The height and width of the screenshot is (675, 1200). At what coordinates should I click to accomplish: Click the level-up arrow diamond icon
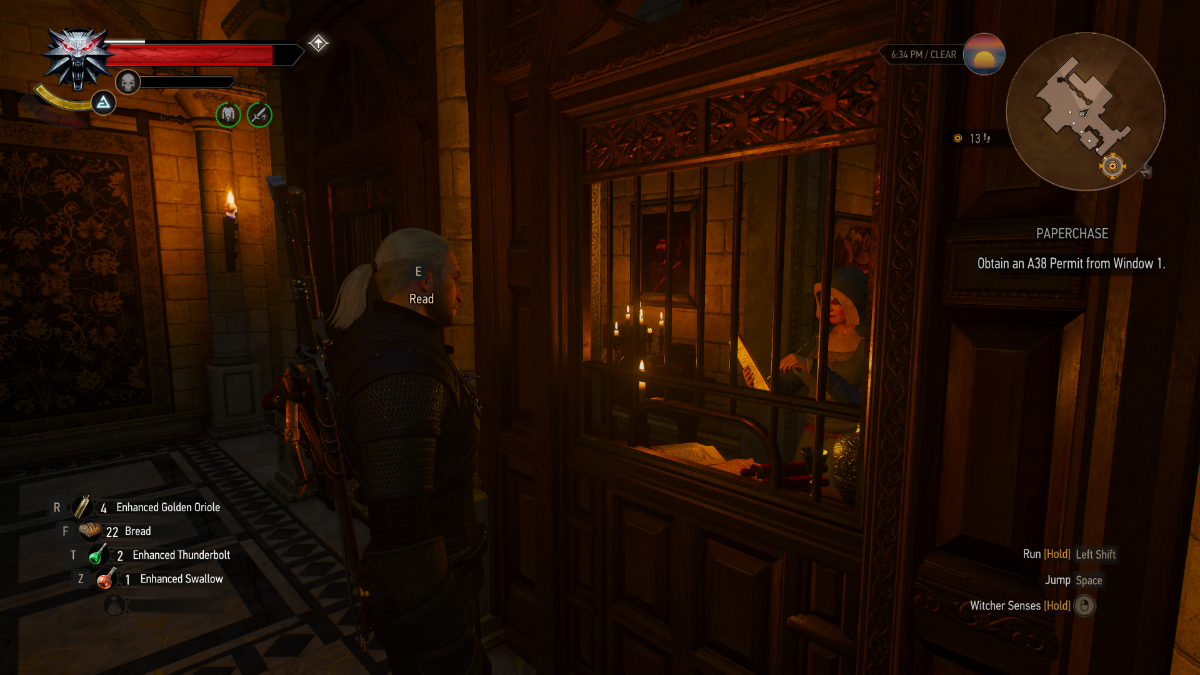tap(318, 43)
